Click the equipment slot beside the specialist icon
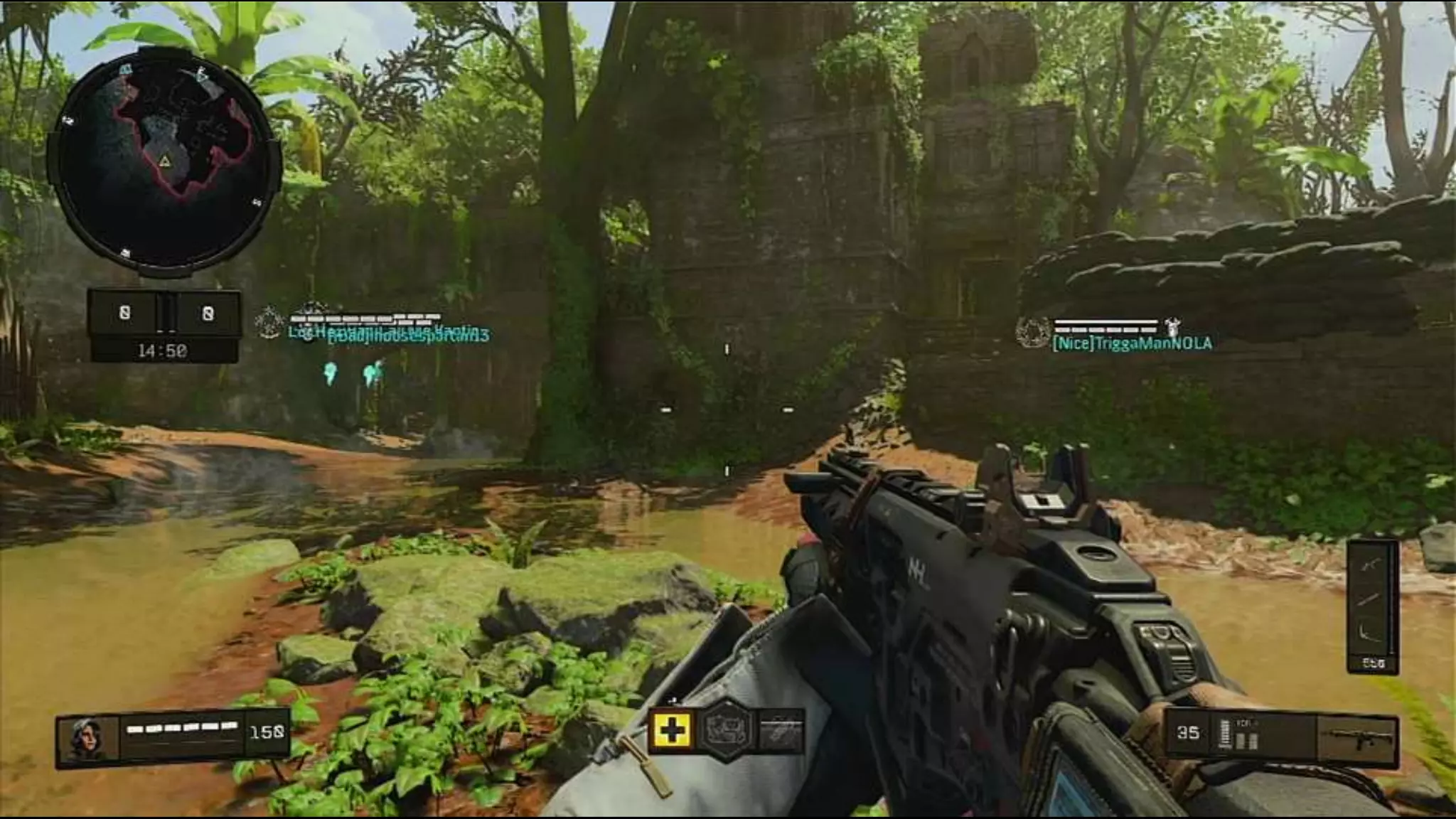 pos(781,729)
